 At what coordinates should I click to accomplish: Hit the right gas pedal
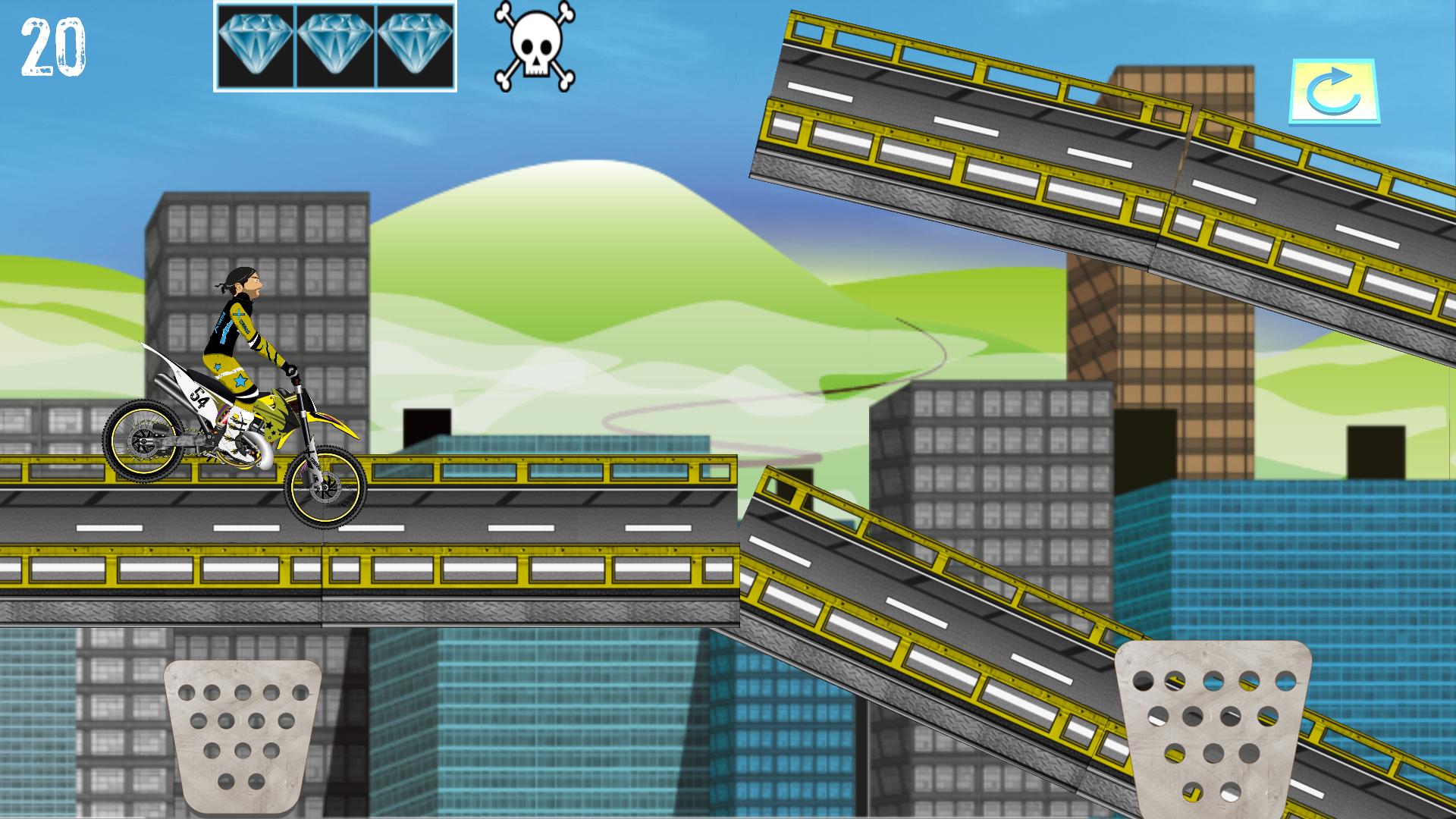pyautogui.click(x=1212, y=726)
